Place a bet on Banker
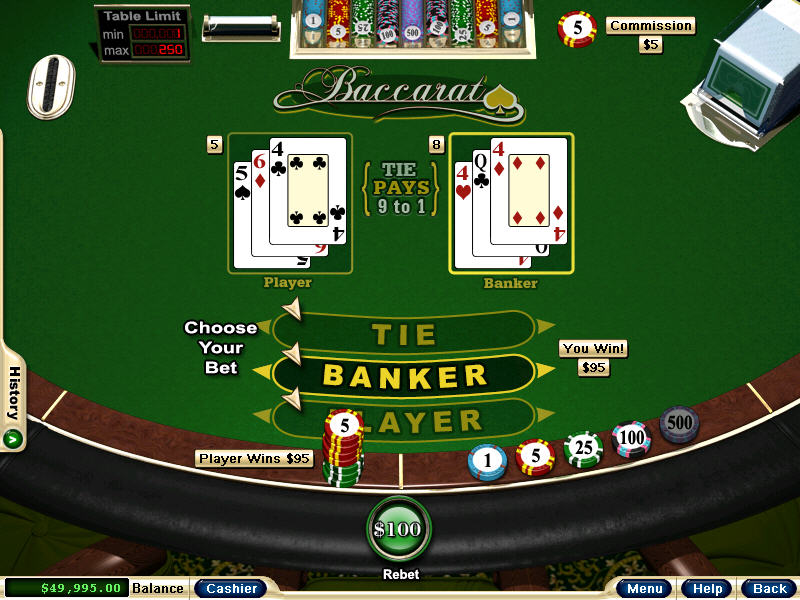800x600 pixels. pos(404,376)
